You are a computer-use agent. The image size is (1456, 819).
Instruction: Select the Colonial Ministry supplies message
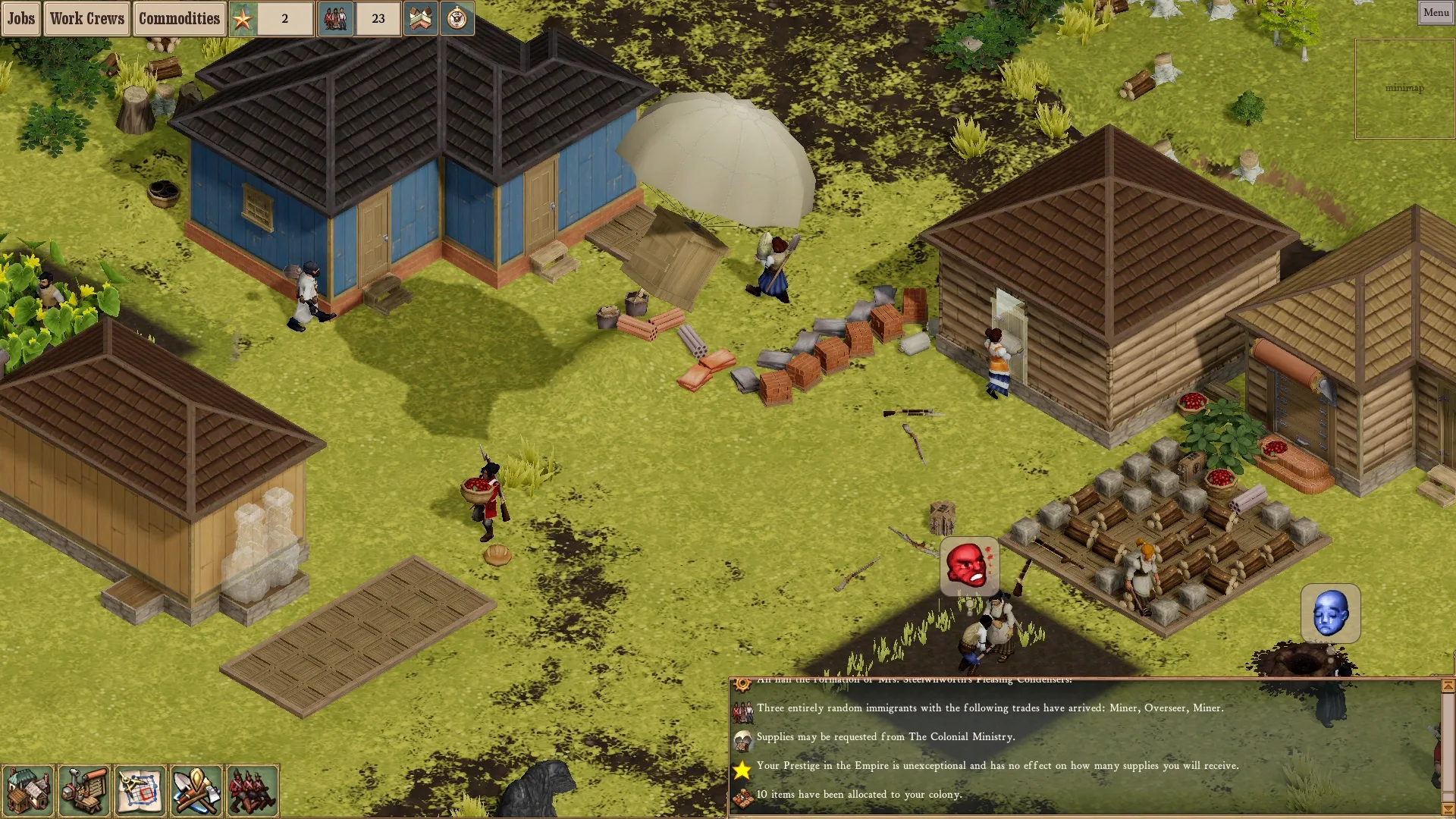pos(885,737)
